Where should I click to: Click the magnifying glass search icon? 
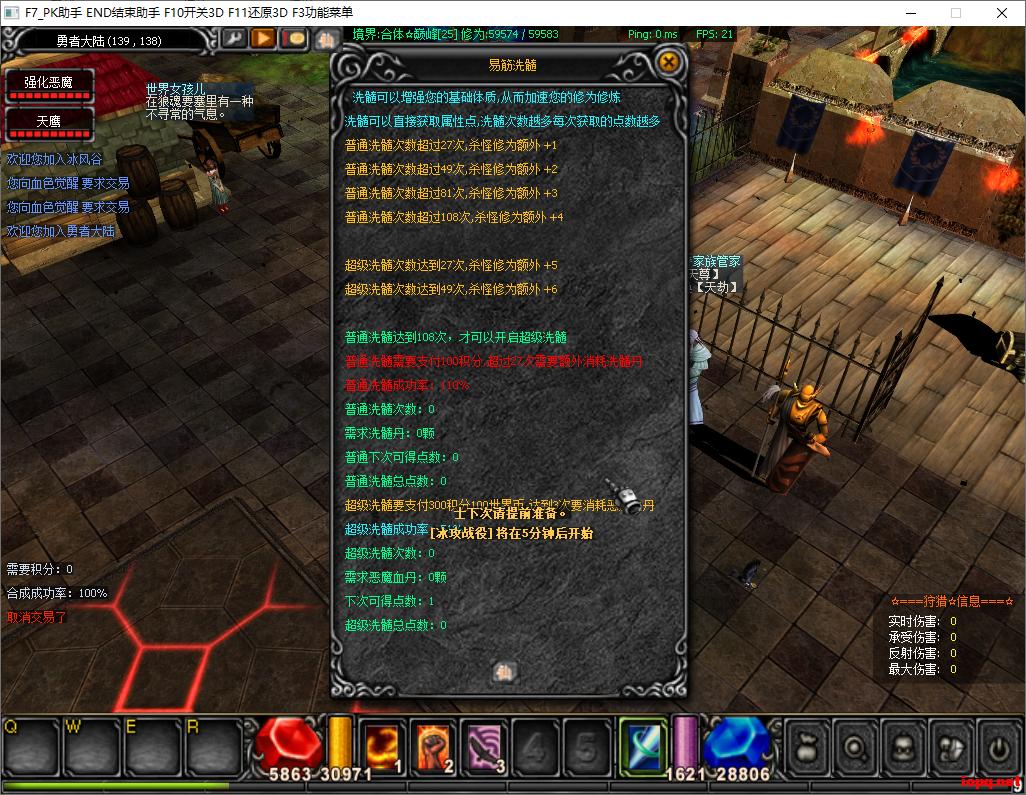(x=856, y=747)
